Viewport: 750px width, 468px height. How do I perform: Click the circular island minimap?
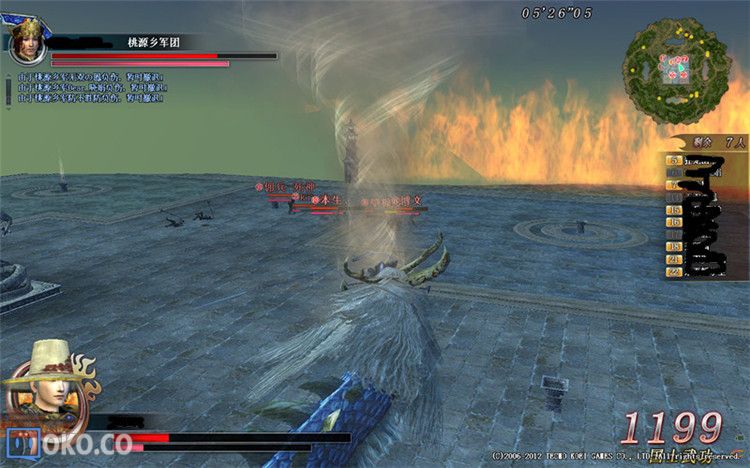(x=676, y=71)
